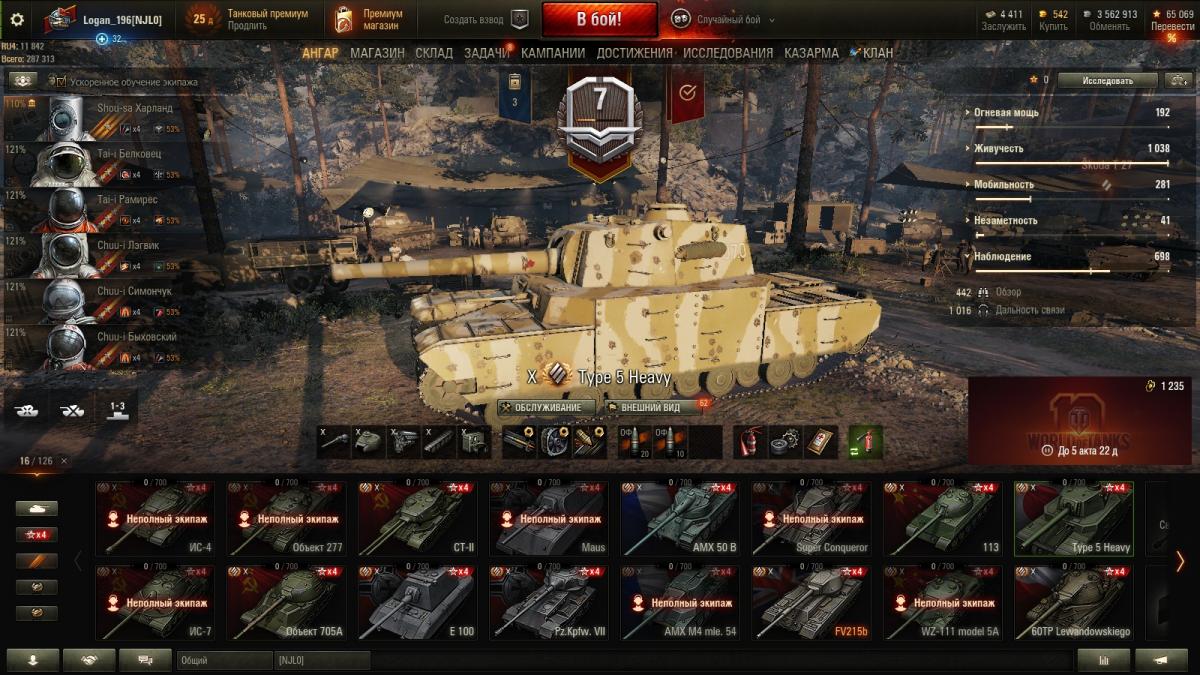Open the МАГАЗИН tab
The height and width of the screenshot is (675, 1200).
[x=377, y=53]
